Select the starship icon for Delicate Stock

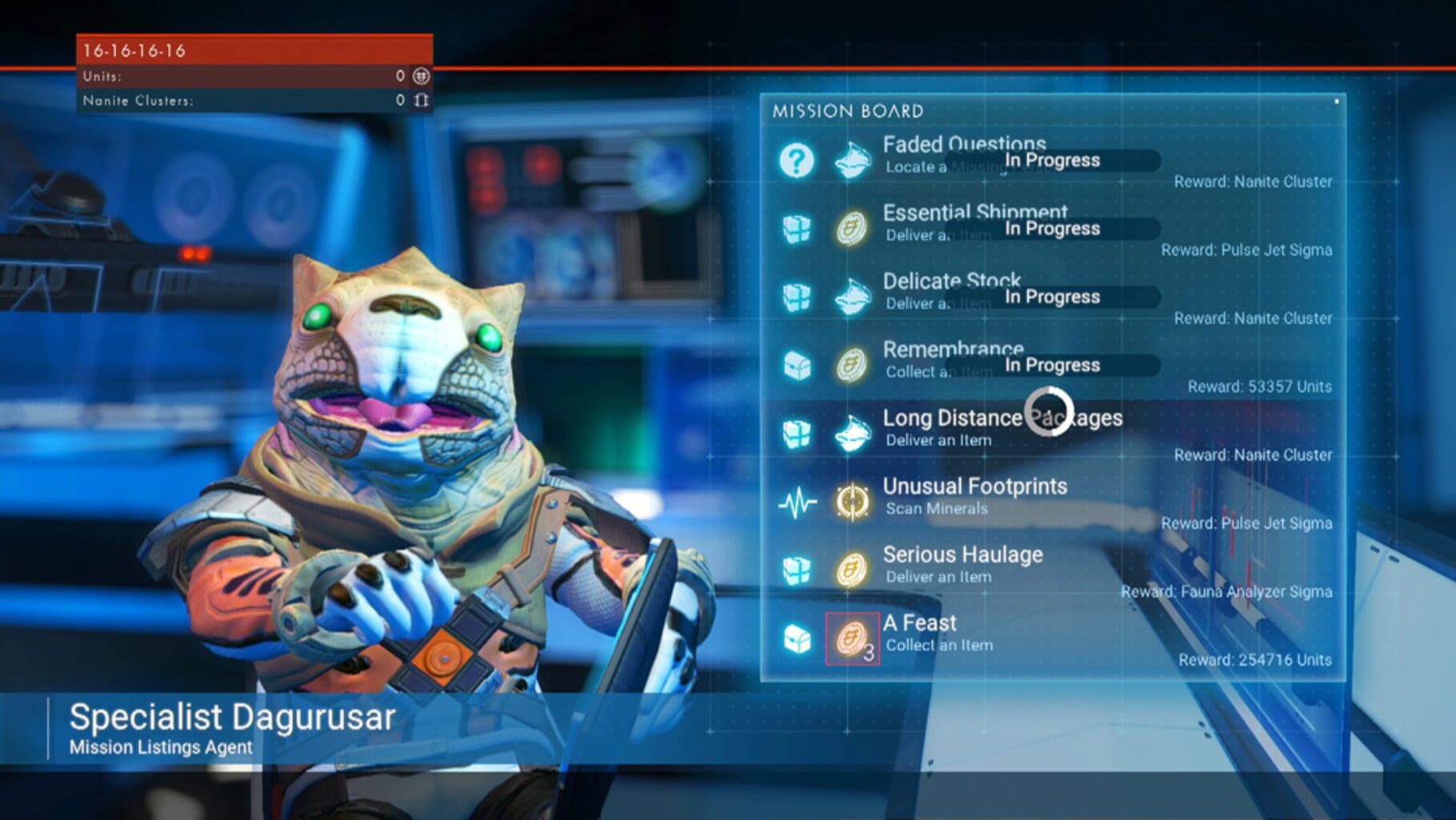pyautogui.click(x=852, y=296)
